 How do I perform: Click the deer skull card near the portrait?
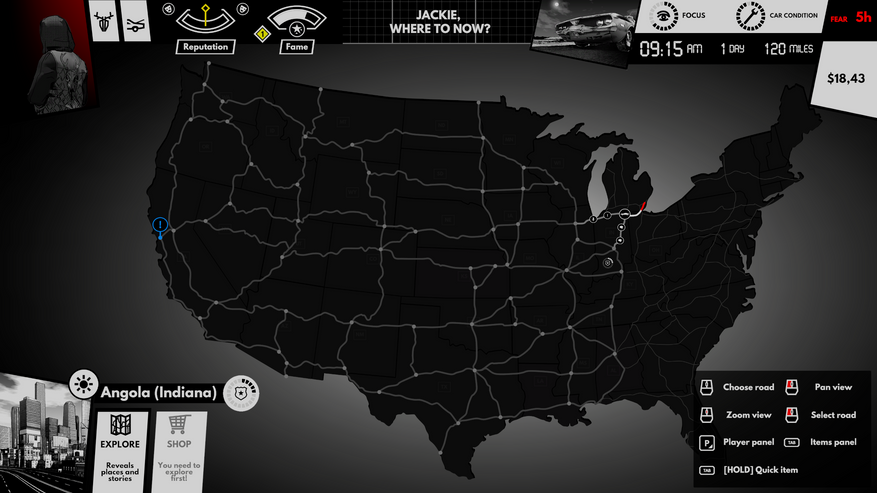click(103, 22)
